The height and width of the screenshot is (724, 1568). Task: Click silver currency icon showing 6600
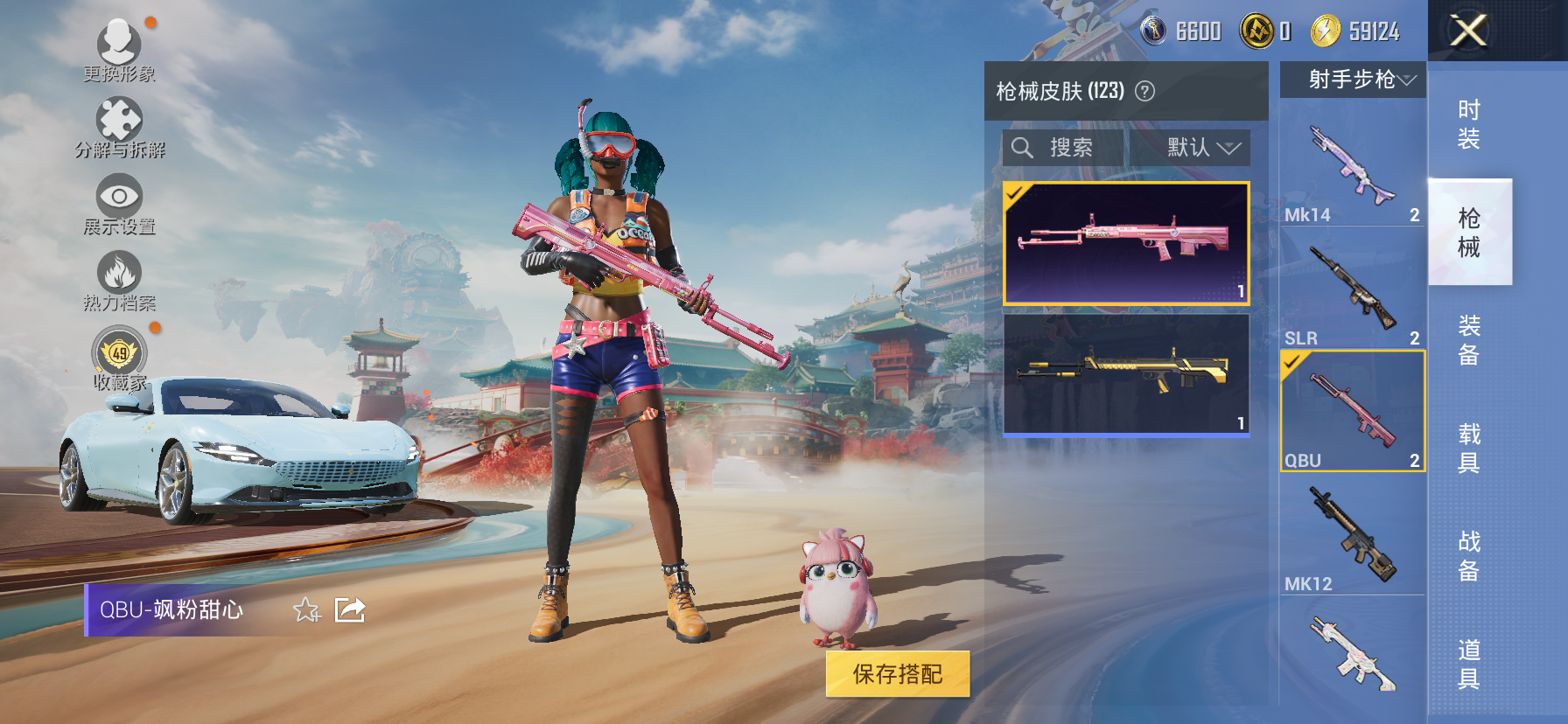(x=1153, y=30)
